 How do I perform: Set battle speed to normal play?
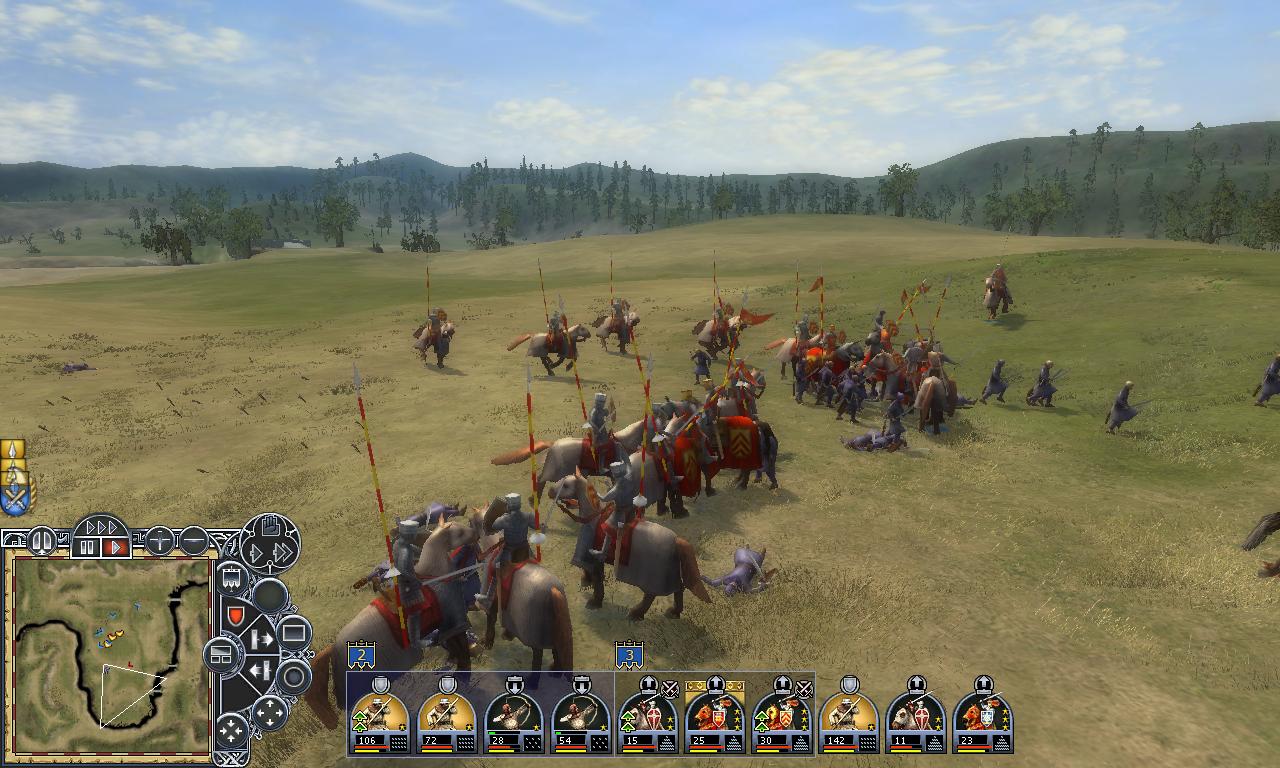(x=116, y=548)
